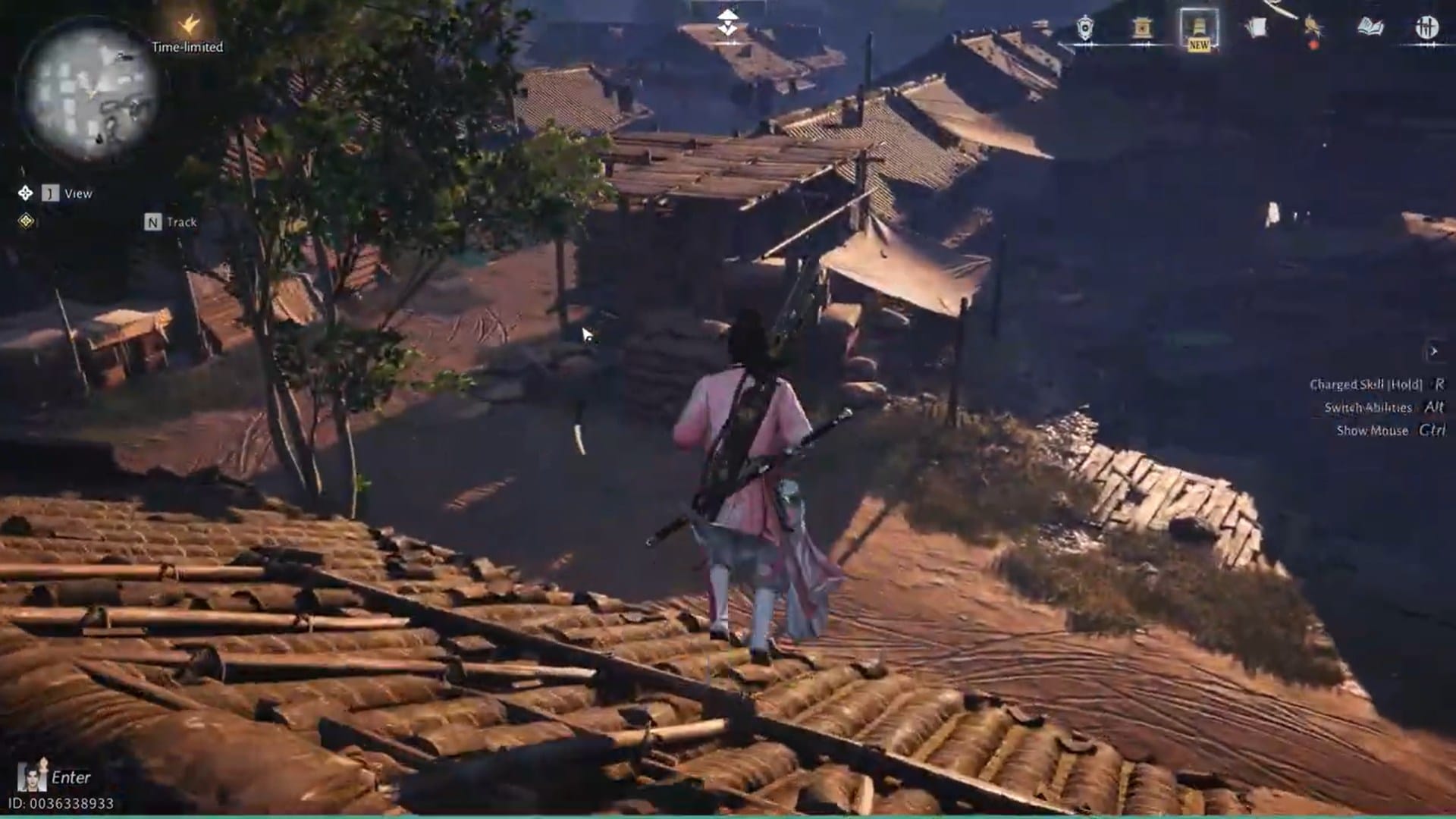This screenshot has height=819, width=1456.
Task: Expand the double-arrow marker at top center
Action: (x=728, y=20)
